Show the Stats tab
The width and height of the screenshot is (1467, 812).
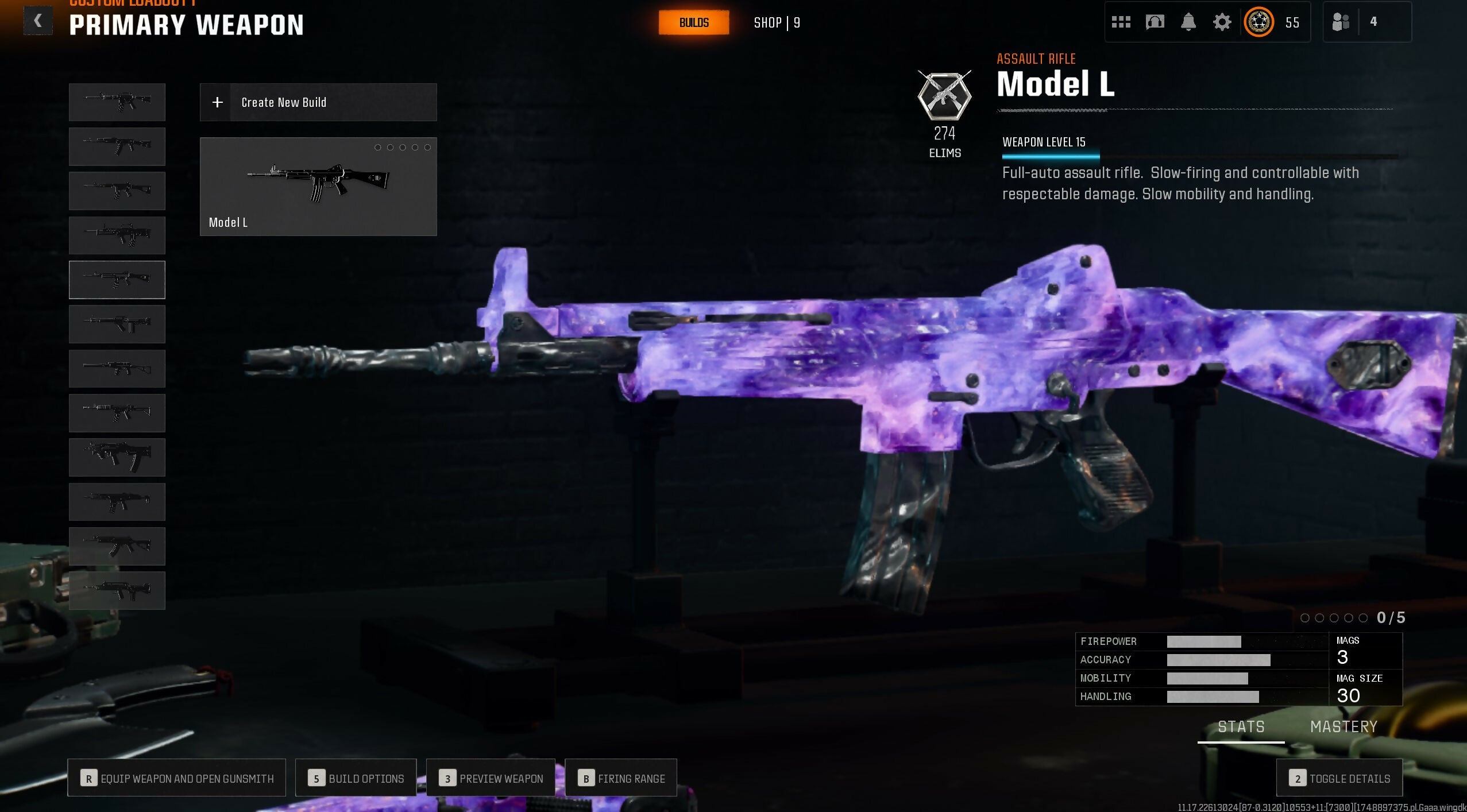tap(1241, 727)
